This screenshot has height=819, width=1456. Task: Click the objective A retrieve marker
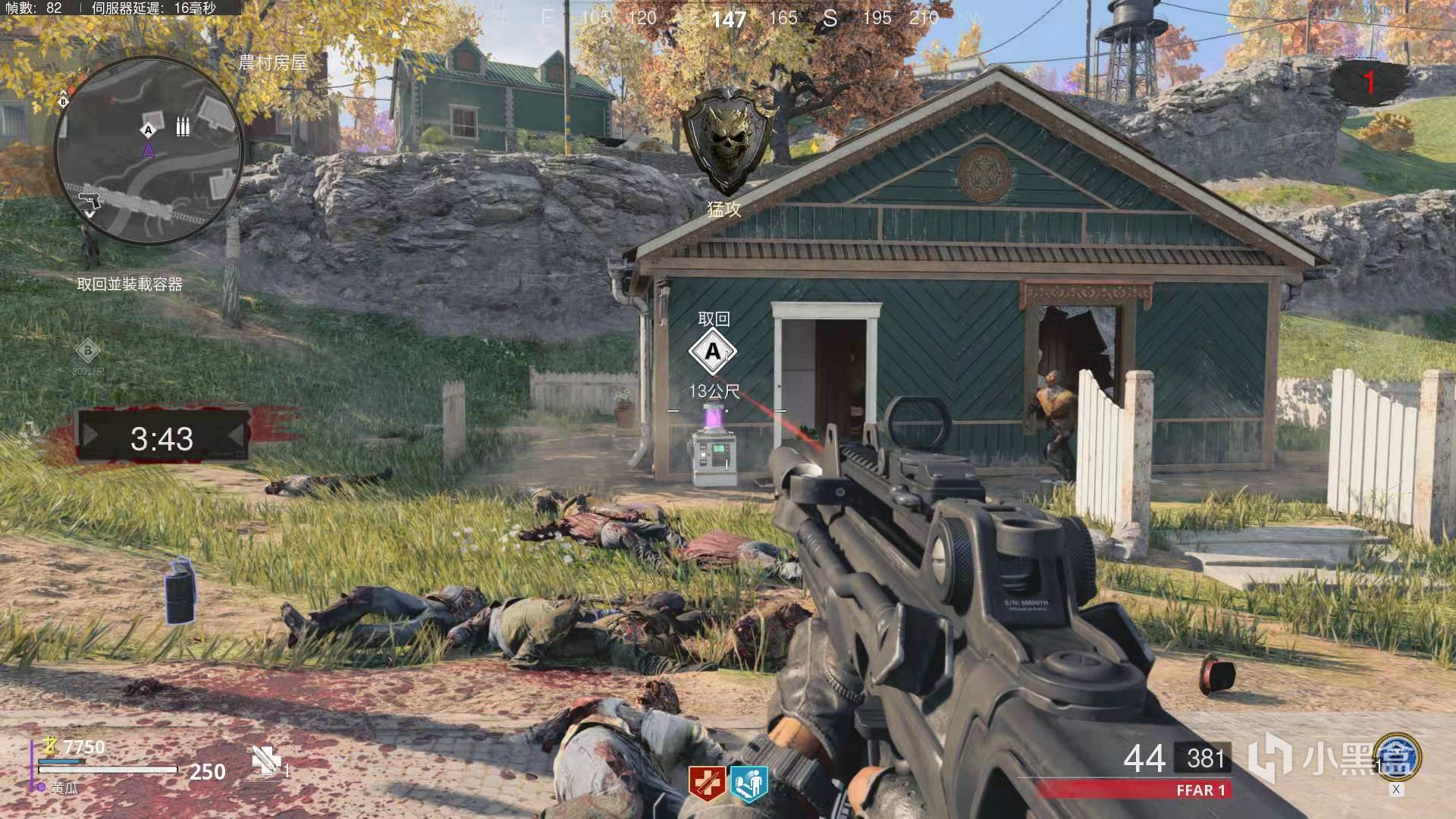coord(712,352)
